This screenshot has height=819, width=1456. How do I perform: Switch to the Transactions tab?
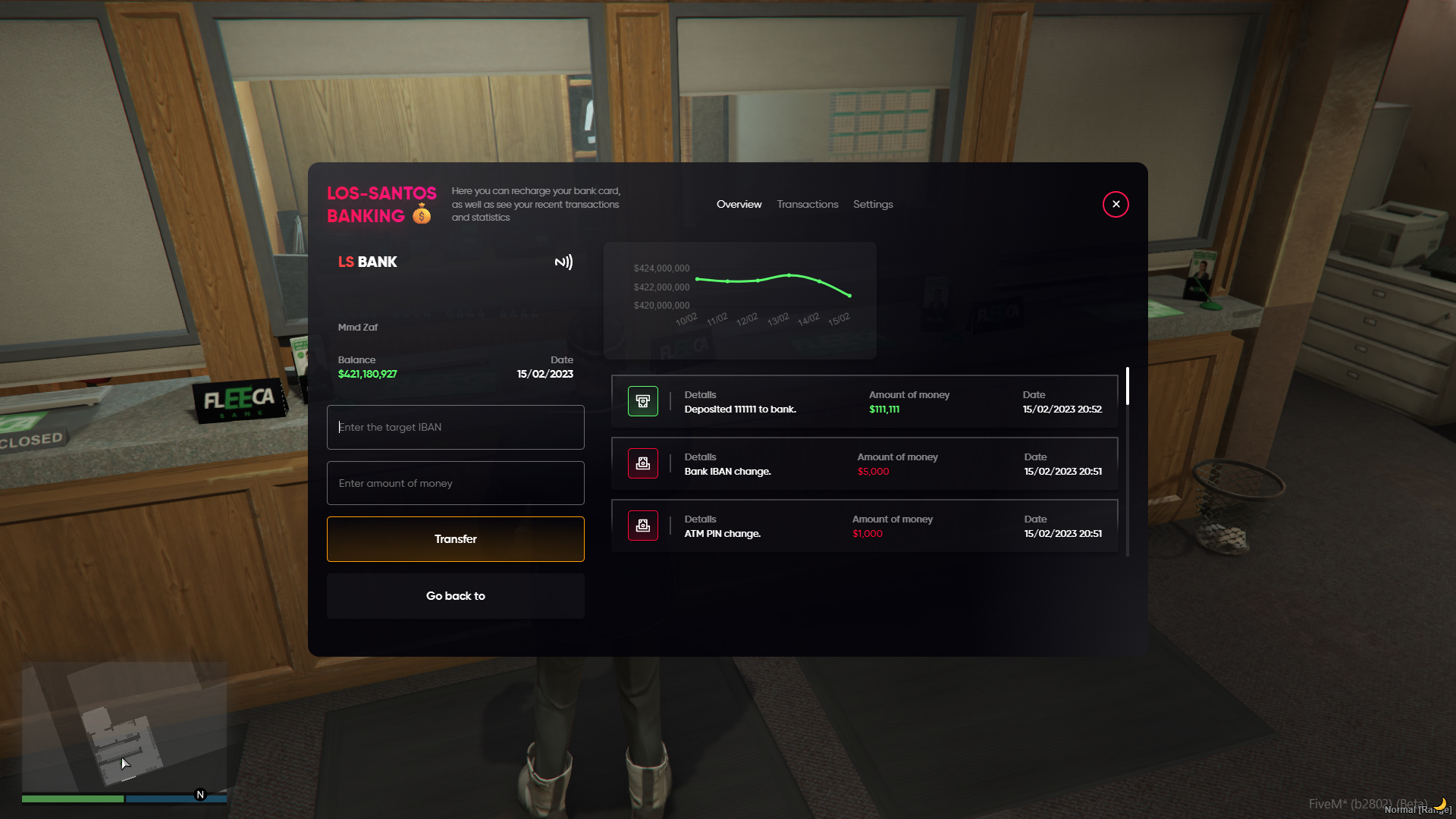(x=807, y=204)
